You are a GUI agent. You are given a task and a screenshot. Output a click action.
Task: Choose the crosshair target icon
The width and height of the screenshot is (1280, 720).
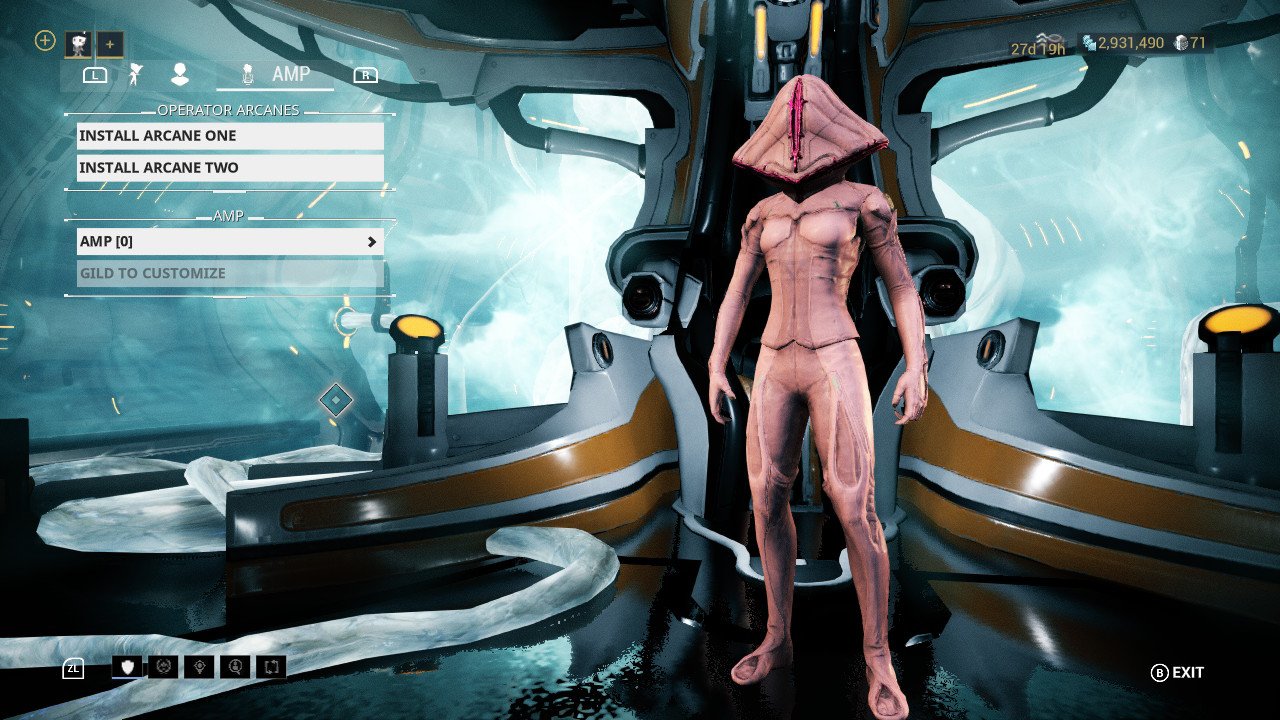point(199,667)
